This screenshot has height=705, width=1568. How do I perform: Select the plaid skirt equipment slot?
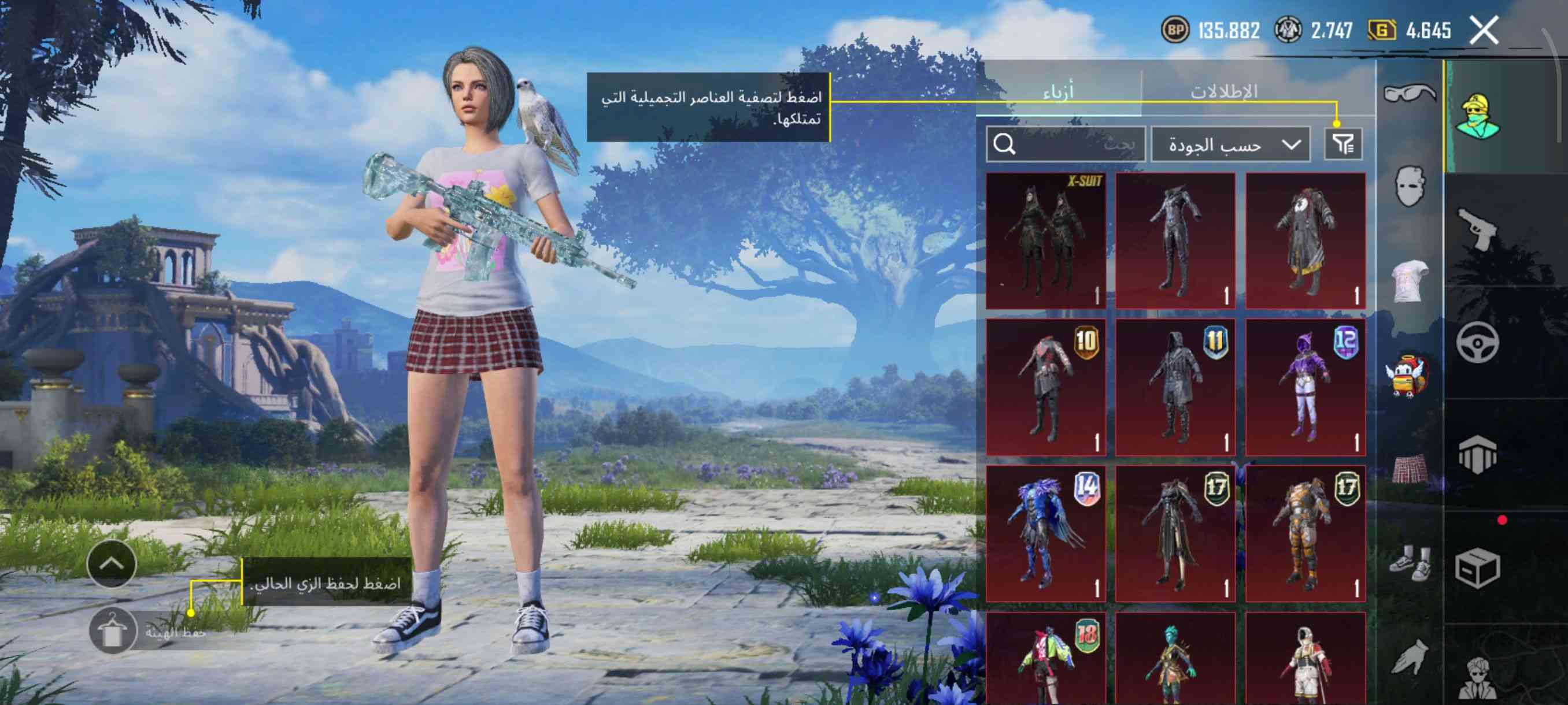1409,469
